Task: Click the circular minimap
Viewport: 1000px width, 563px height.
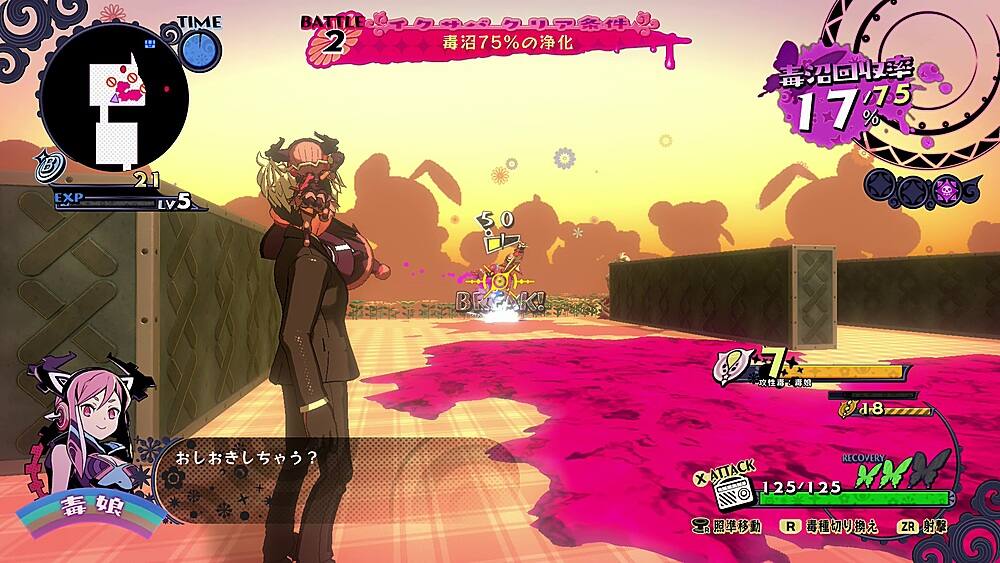Action: pyautogui.click(x=113, y=98)
